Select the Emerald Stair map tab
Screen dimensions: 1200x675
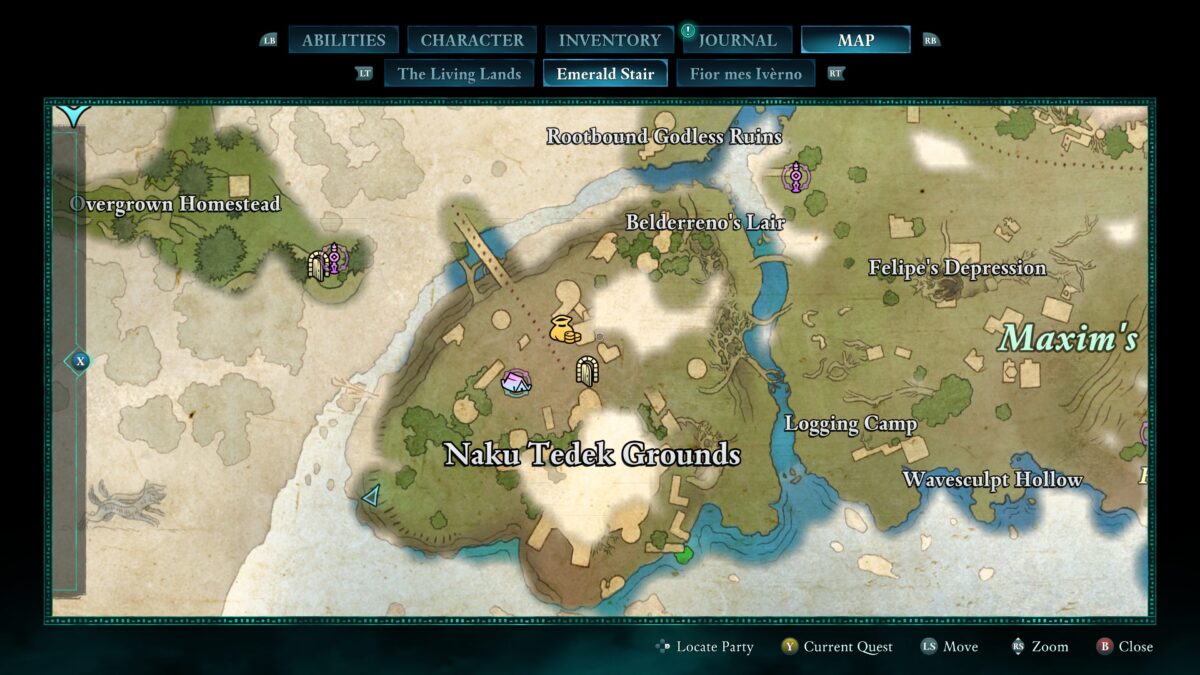click(605, 73)
